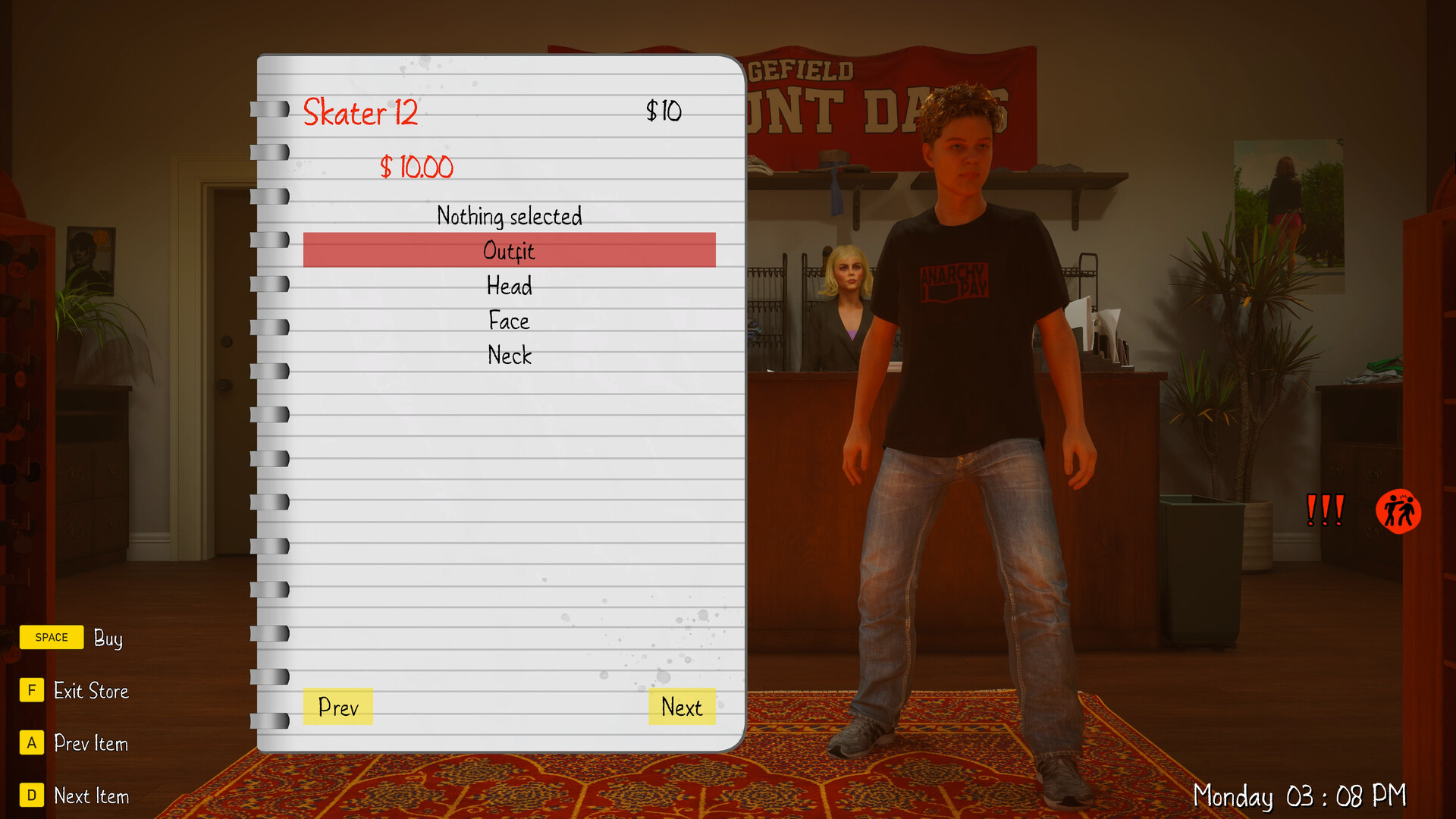Click the "Skater 12" item title
Image resolution: width=1456 pixels, height=819 pixels.
click(x=362, y=112)
